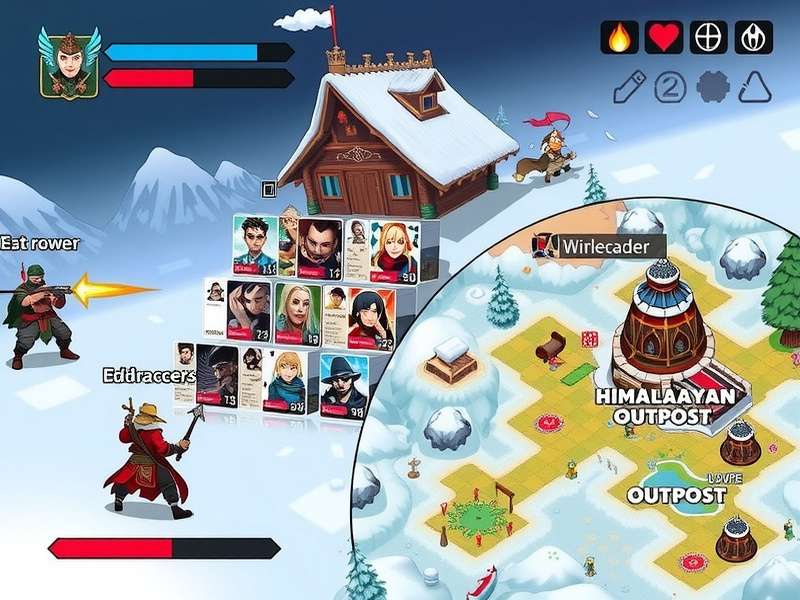The image size is (800, 600).
Task: Choose the sunglasses man card in teal
Action: click(256, 245)
